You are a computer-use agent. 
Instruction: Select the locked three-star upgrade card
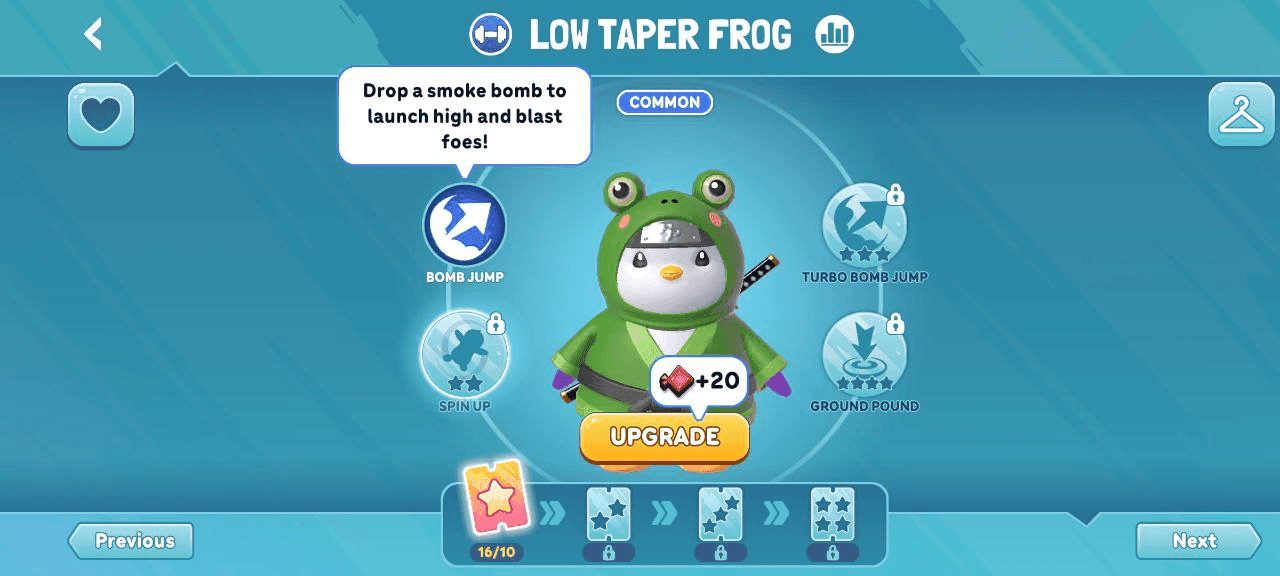tap(720, 514)
